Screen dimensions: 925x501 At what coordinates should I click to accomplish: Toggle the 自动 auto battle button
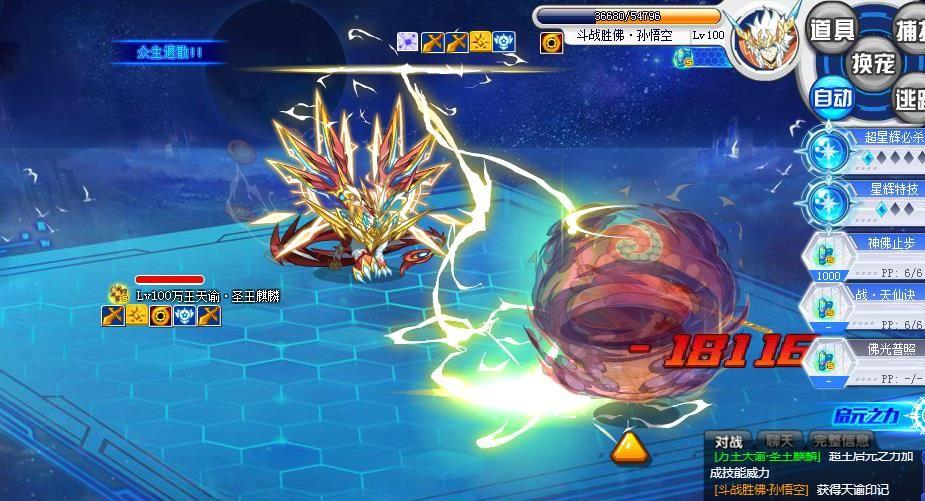832,97
